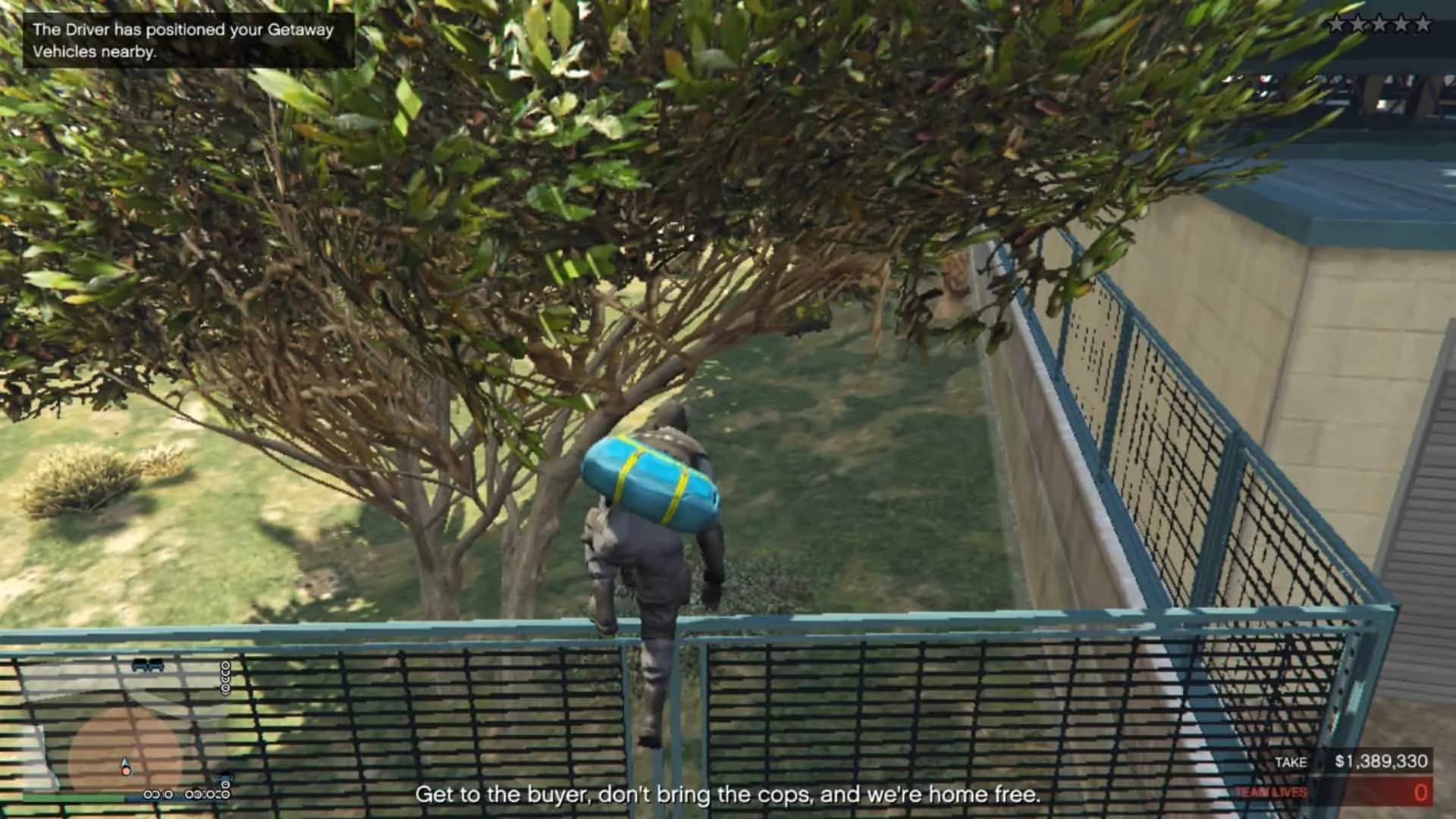Click the first wanted level star
This screenshot has width=1456, height=819.
tap(1336, 23)
